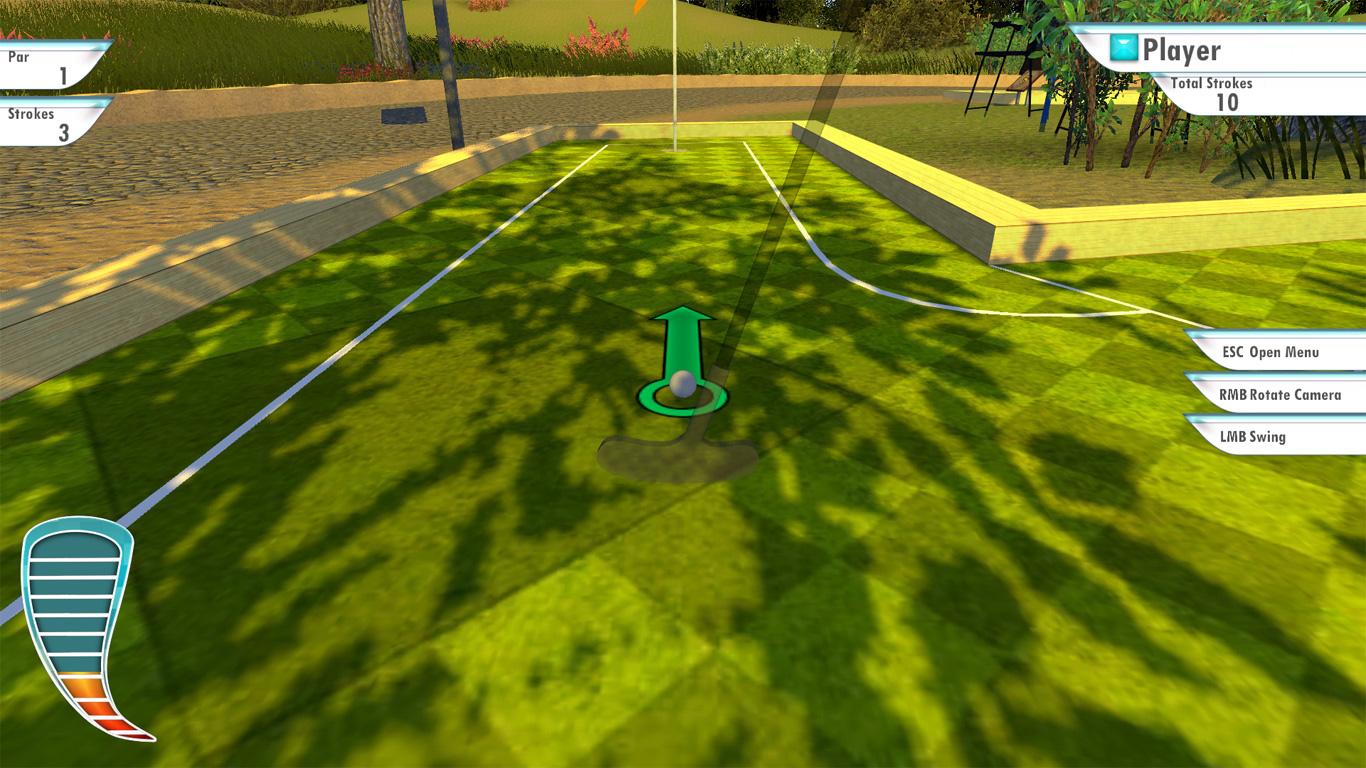Image resolution: width=1366 pixels, height=768 pixels.
Task: Toggle camera rotation via RMB Rotate Camera hint
Action: 1283,394
